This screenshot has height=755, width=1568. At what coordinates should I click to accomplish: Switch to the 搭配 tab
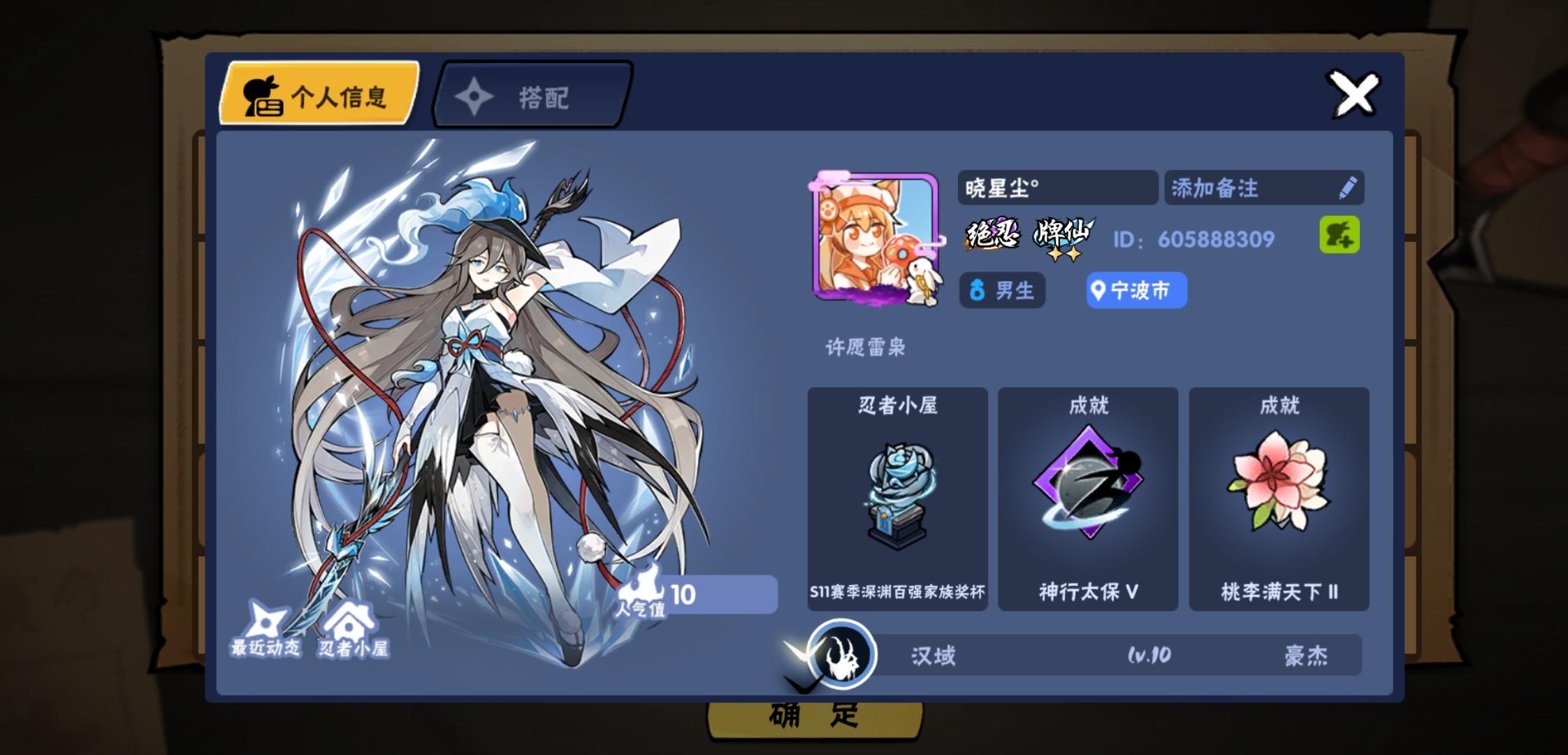click(532, 96)
